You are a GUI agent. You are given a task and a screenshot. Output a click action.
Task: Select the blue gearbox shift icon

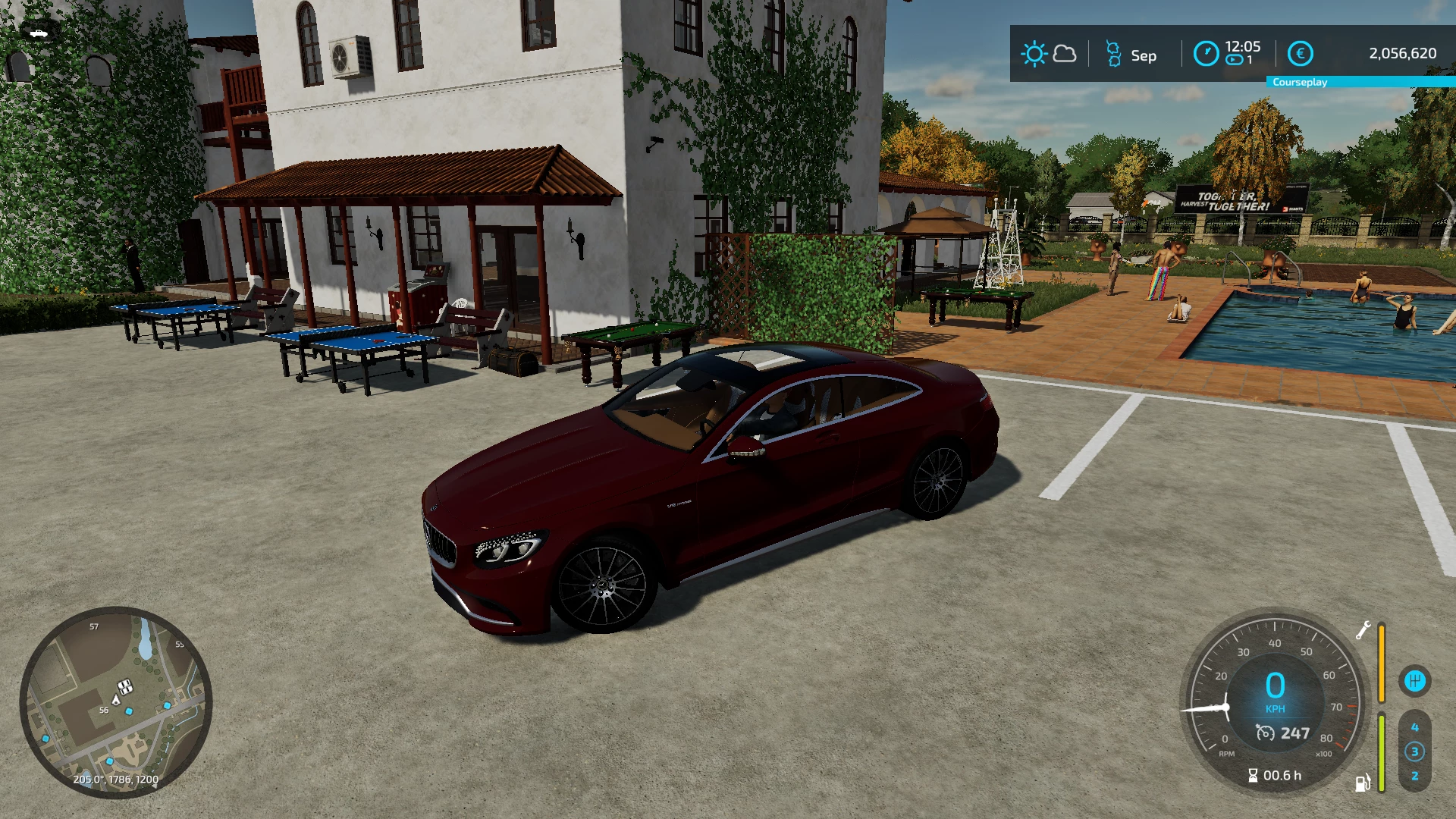(x=1414, y=681)
